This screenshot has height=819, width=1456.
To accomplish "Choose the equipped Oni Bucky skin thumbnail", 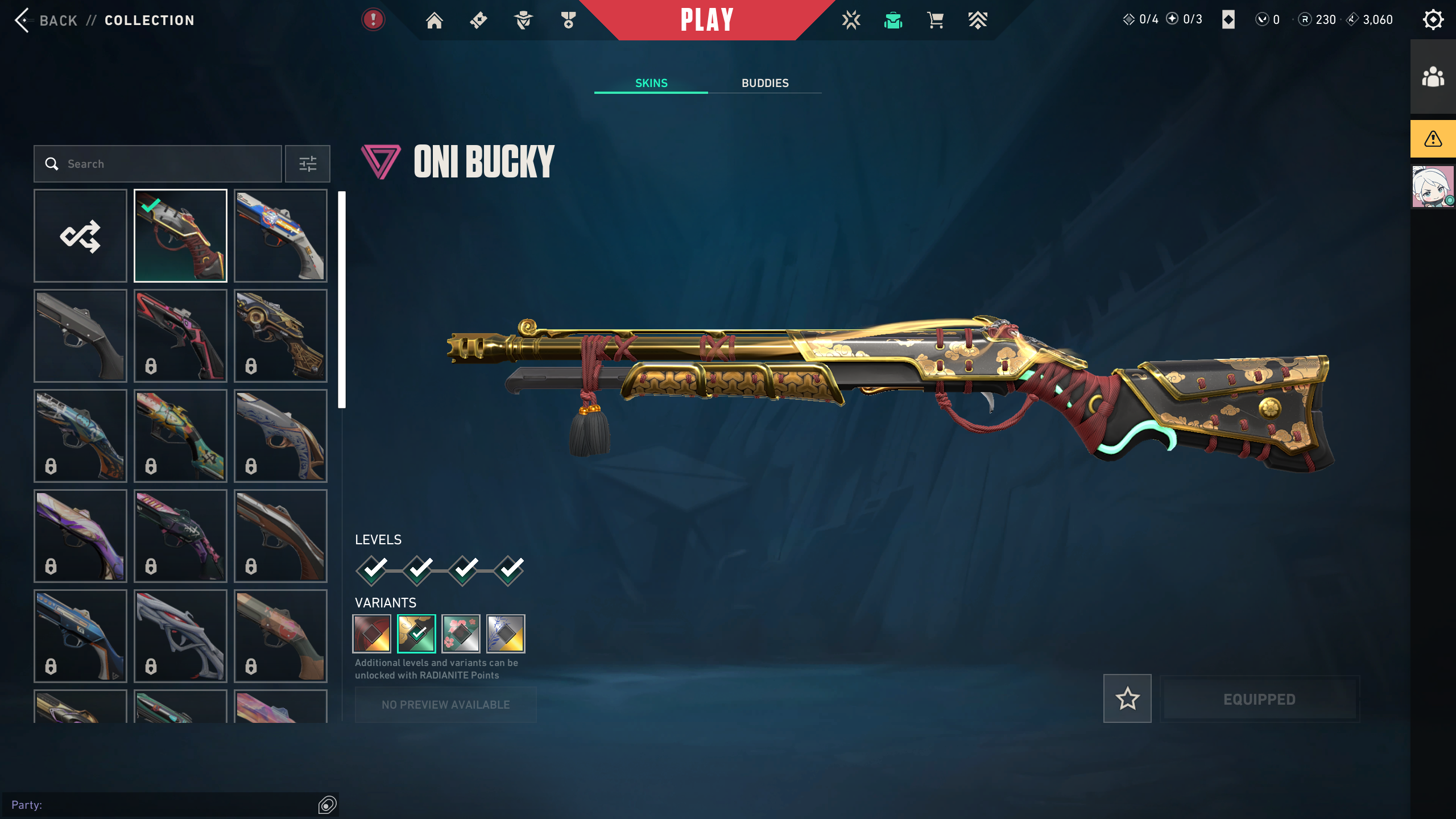I will coord(180,235).
